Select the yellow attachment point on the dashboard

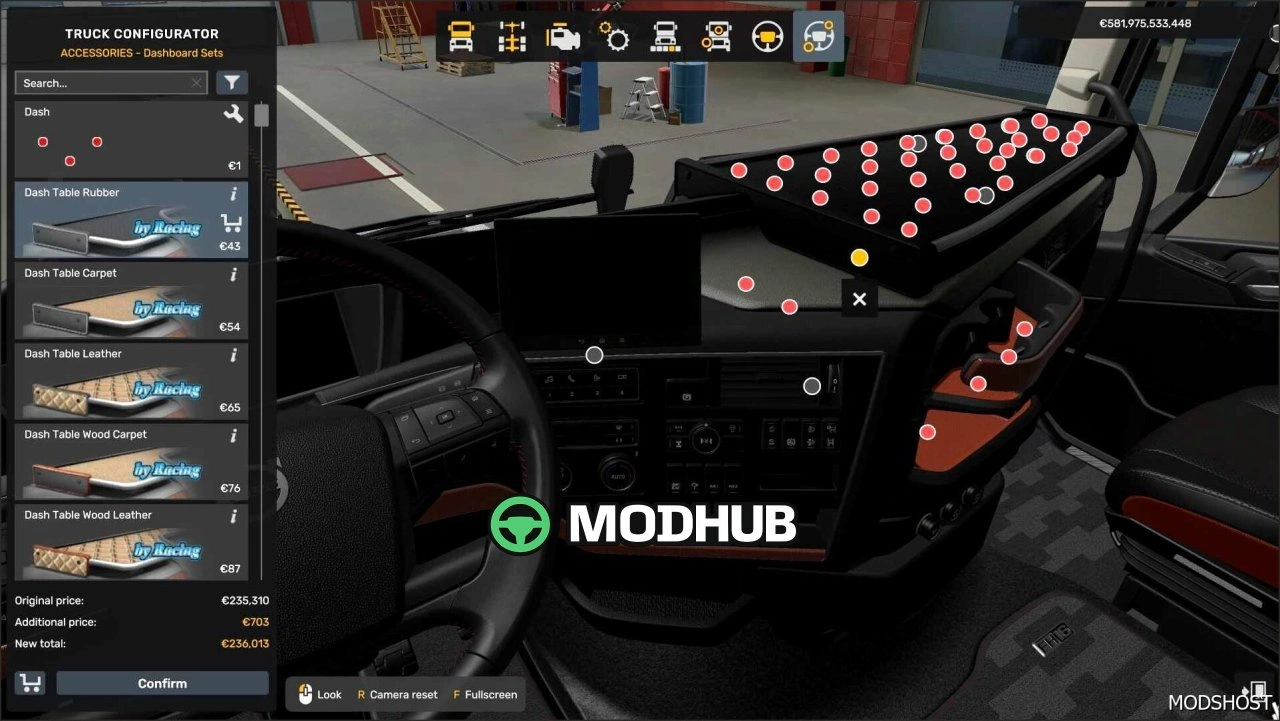[859, 257]
